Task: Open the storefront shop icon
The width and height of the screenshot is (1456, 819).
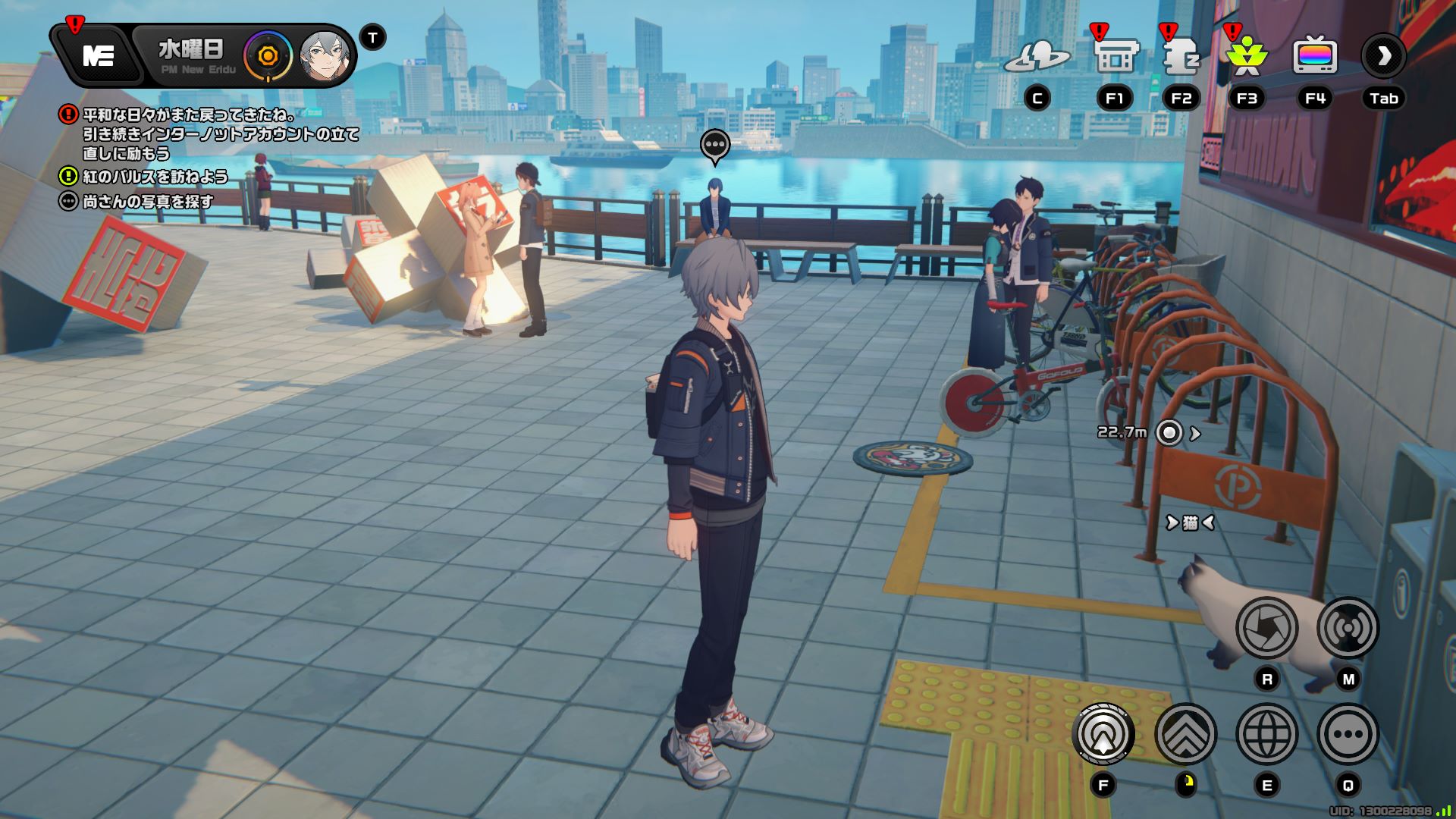Action: click(x=1116, y=56)
